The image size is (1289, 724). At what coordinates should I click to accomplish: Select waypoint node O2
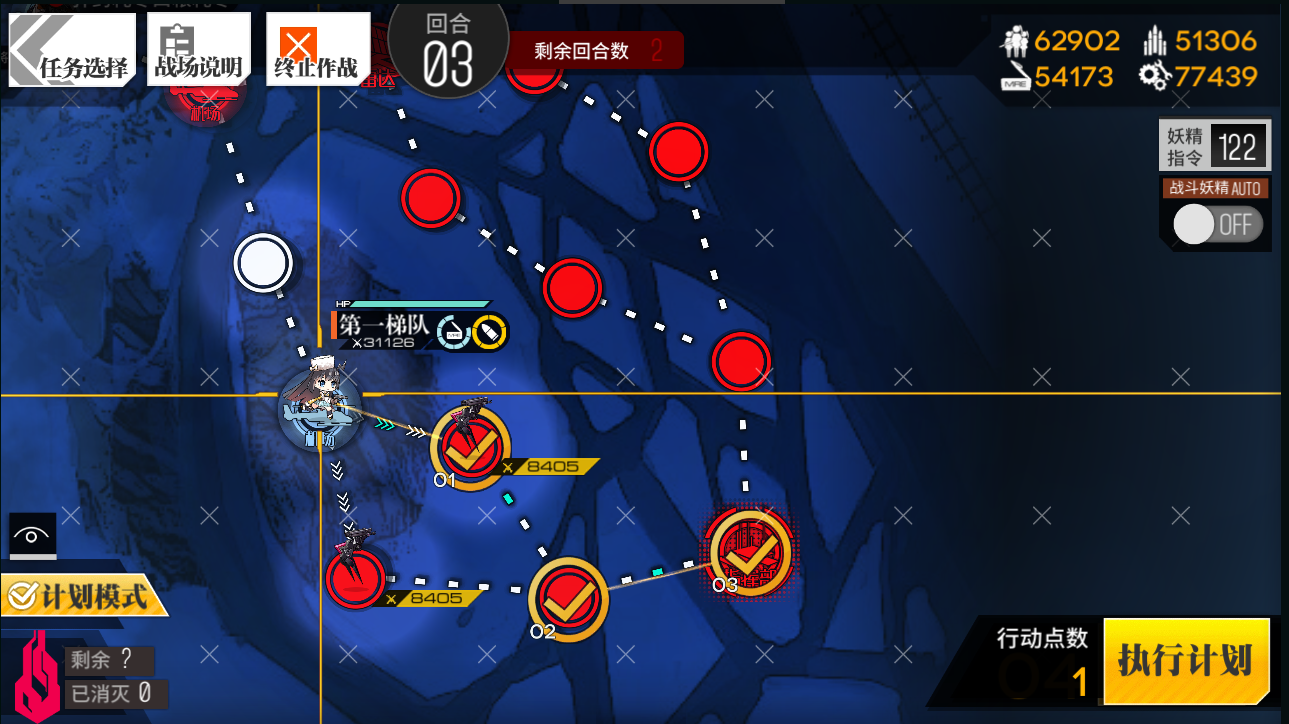point(568,598)
